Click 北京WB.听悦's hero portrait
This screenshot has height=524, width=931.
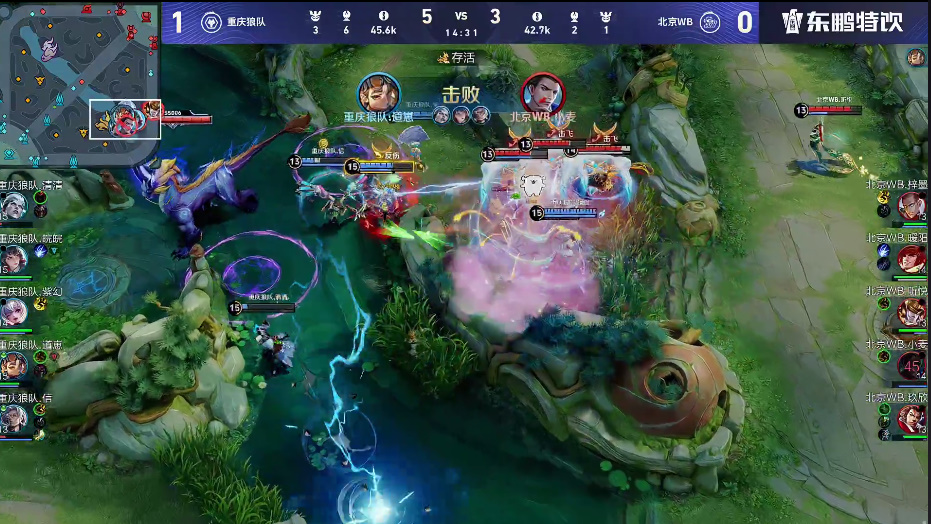click(x=913, y=312)
